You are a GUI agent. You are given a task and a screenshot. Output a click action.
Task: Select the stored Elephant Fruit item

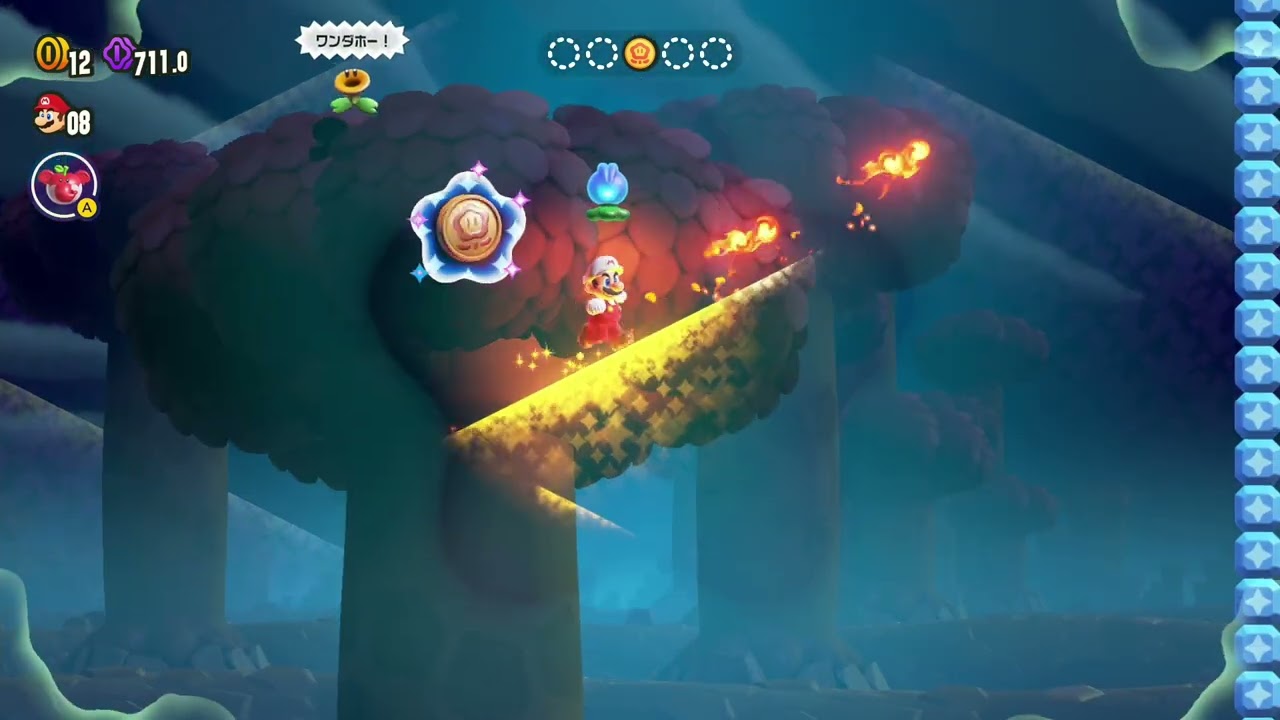(x=64, y=185)
